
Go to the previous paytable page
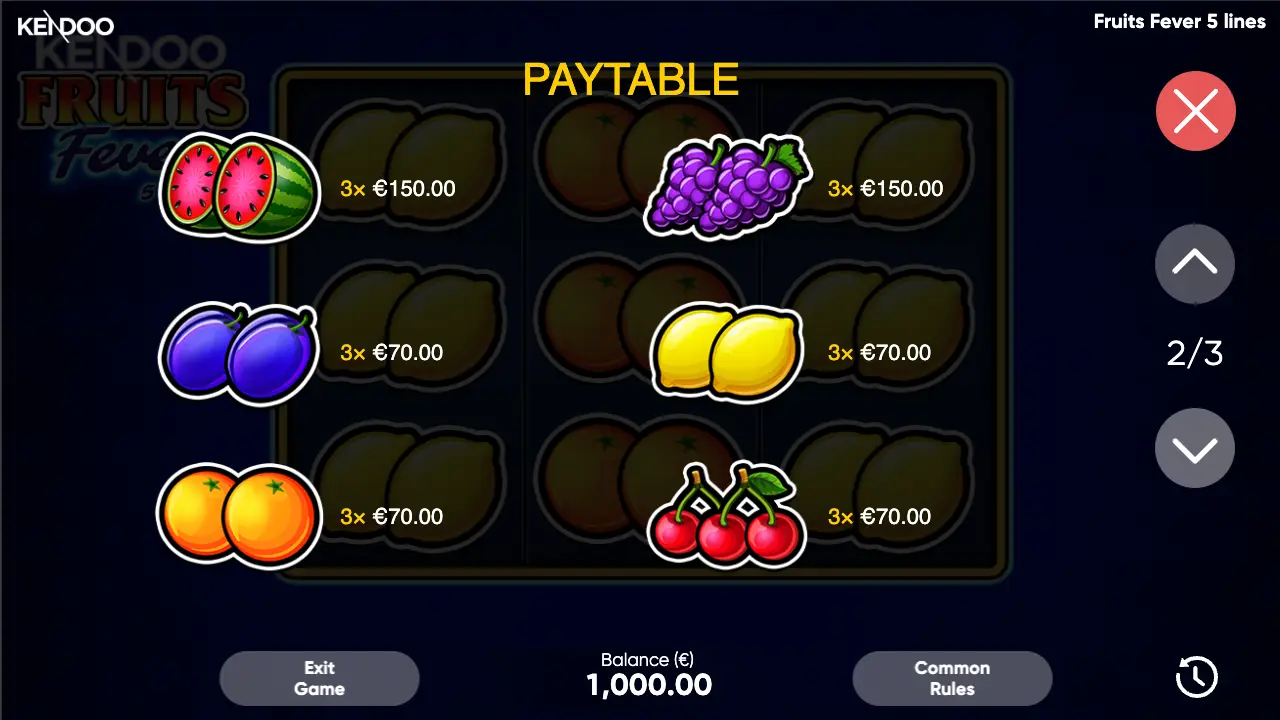click(1195, 263)
